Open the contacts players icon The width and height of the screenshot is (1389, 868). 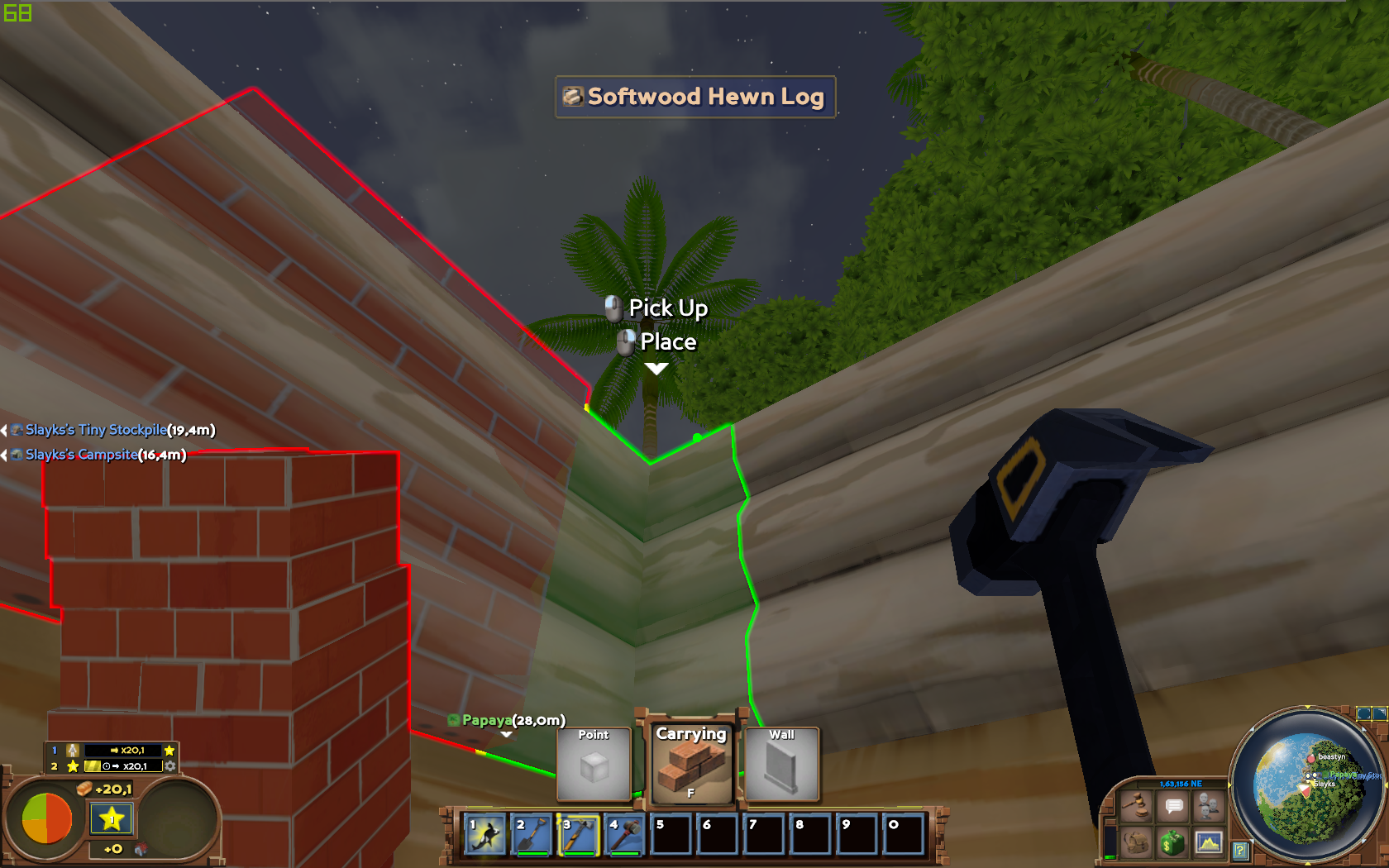(x=1207, y=804)
